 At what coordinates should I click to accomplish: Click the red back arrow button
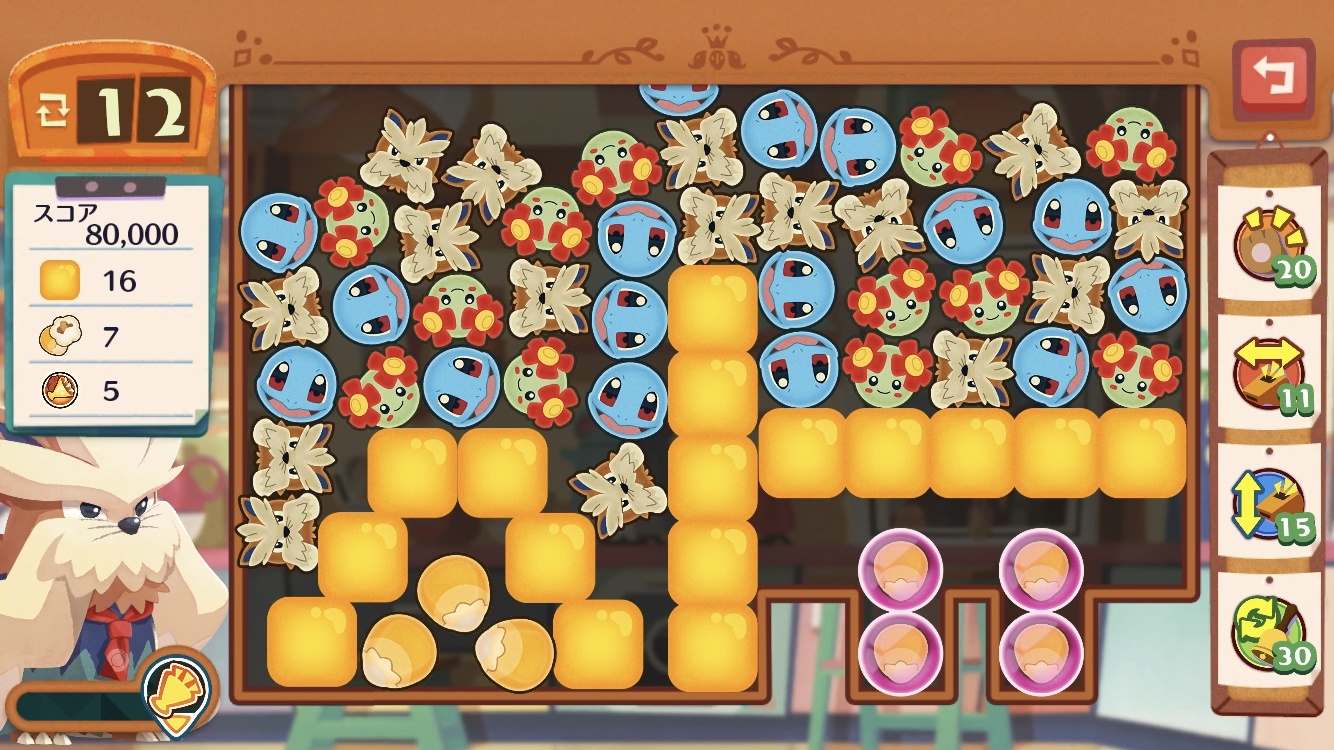click(1273, 77)
